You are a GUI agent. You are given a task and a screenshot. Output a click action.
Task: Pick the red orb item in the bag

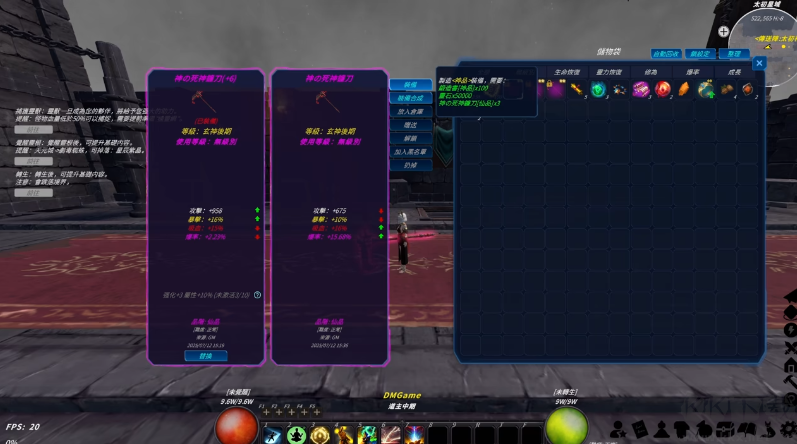coord(662,90)
